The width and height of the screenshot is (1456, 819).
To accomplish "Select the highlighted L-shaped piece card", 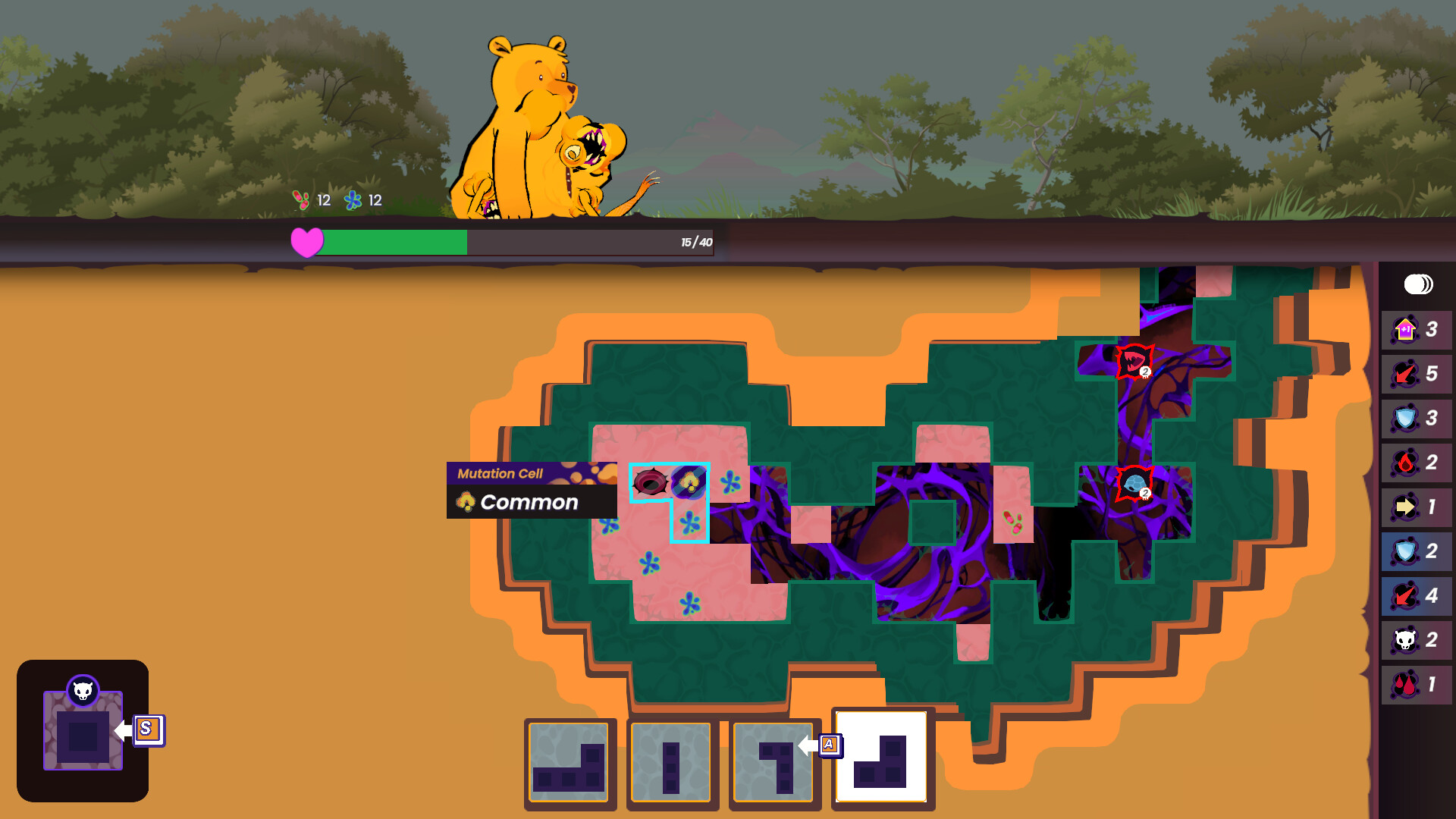I will 881,761.
